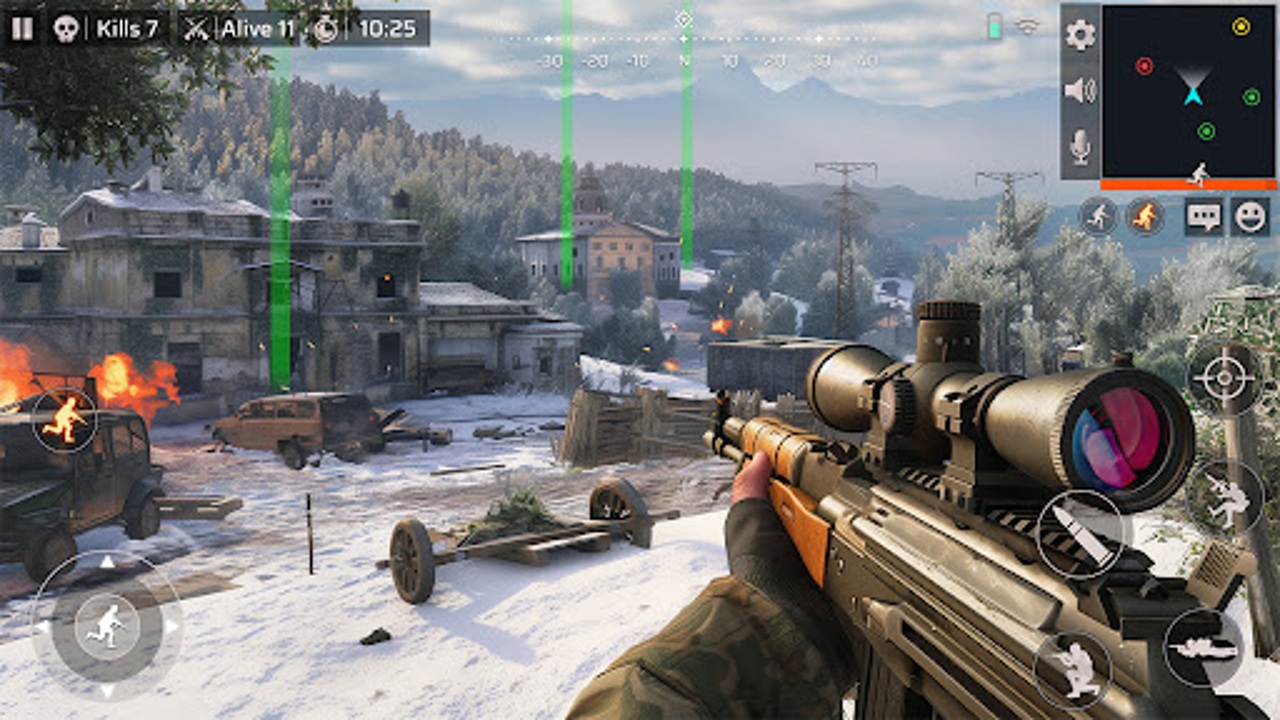Crouch using the kneeling soldier button
1280x720 pixels.
(x=1072, y=669)
